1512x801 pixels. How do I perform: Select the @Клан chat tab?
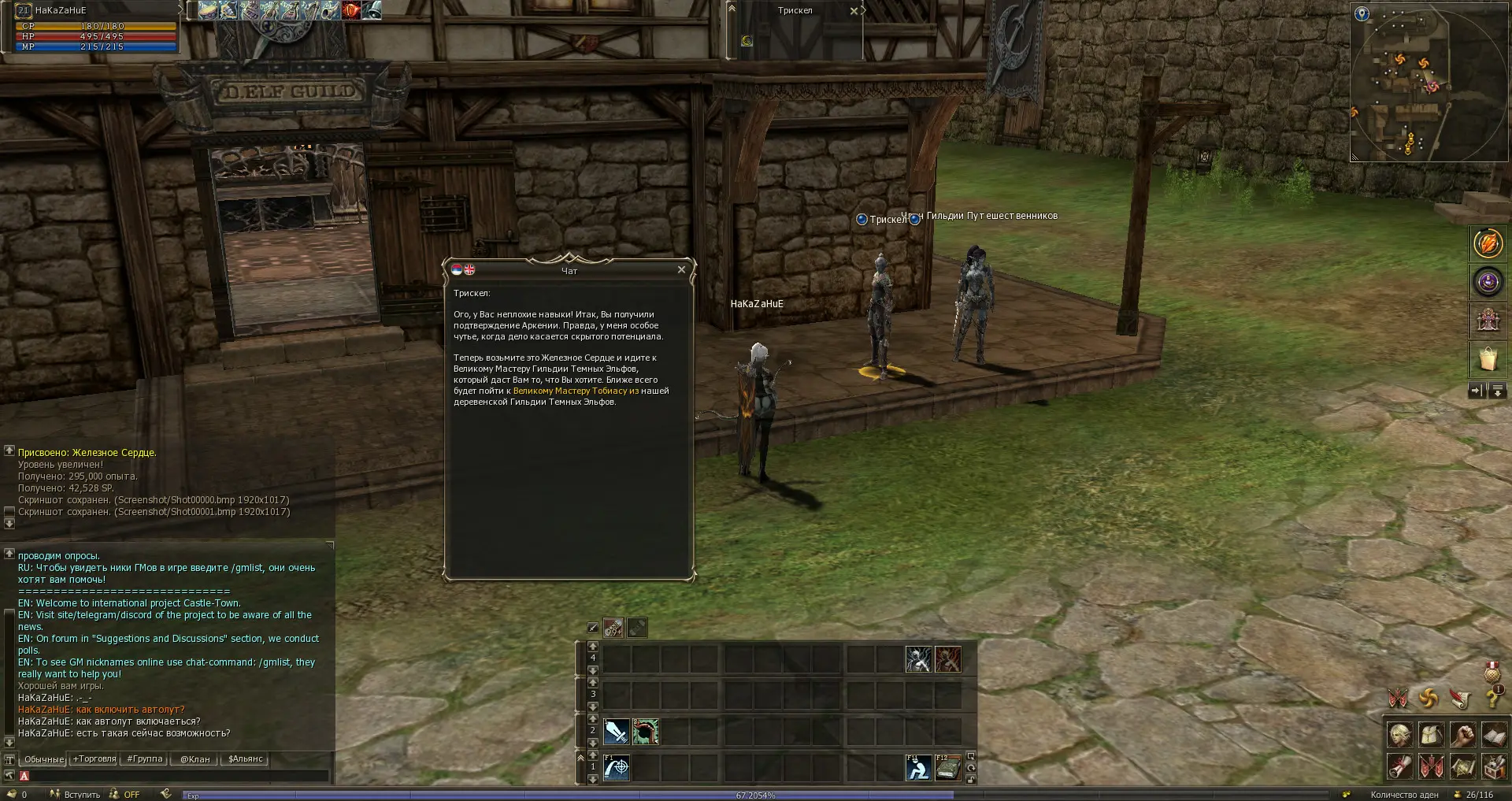click(x=195, y=759)
